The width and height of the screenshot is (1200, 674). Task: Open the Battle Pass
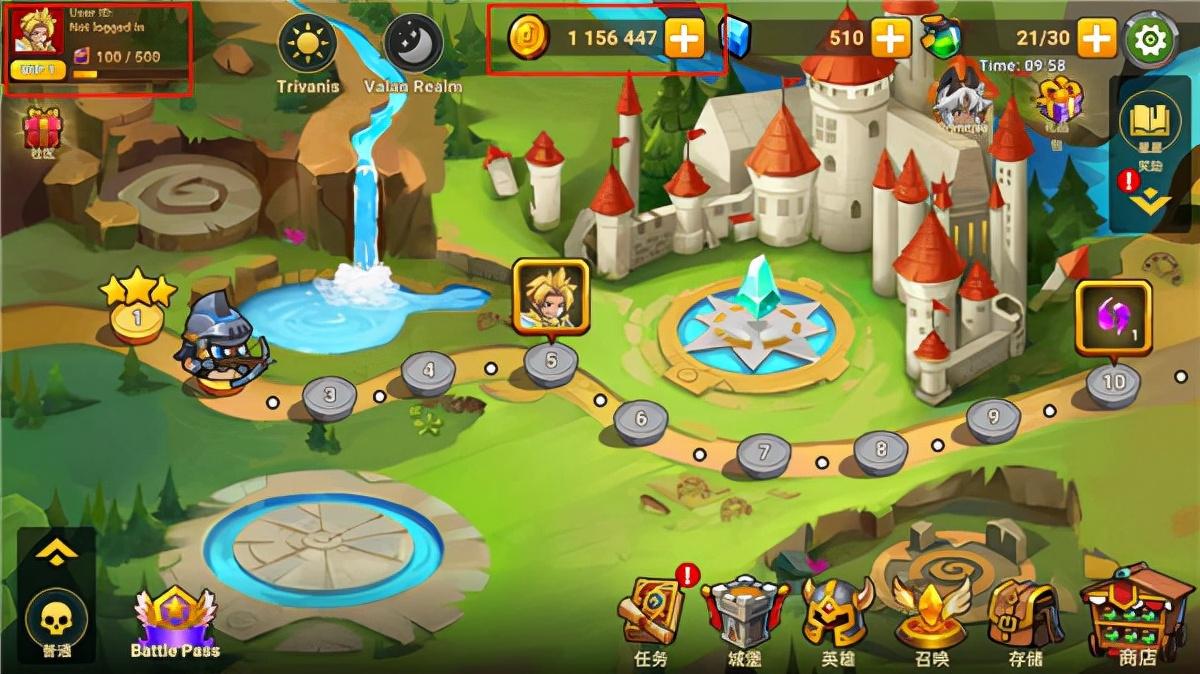click(x=175, y=622)
